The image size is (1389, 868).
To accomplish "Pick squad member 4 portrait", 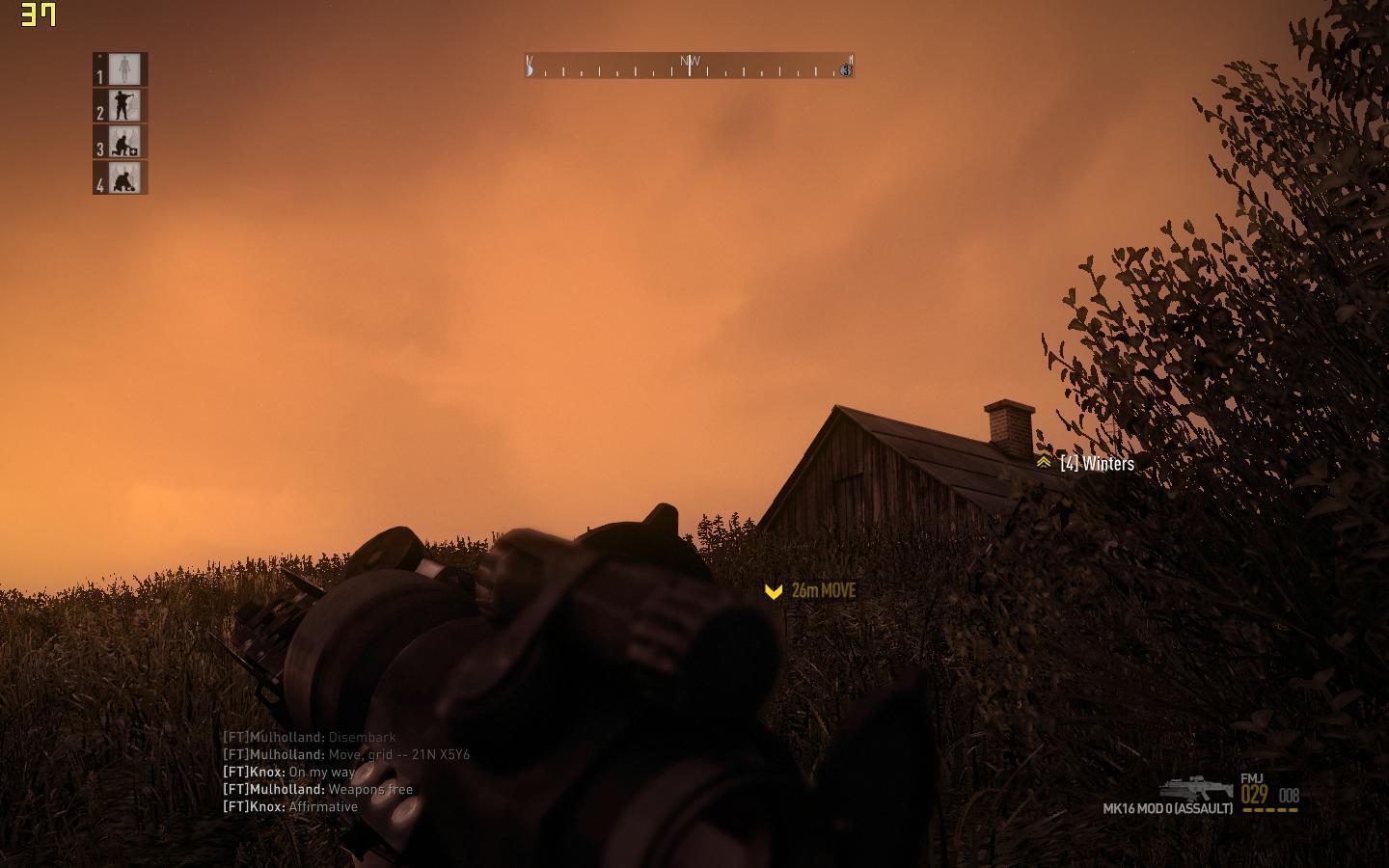I will 124,178.
